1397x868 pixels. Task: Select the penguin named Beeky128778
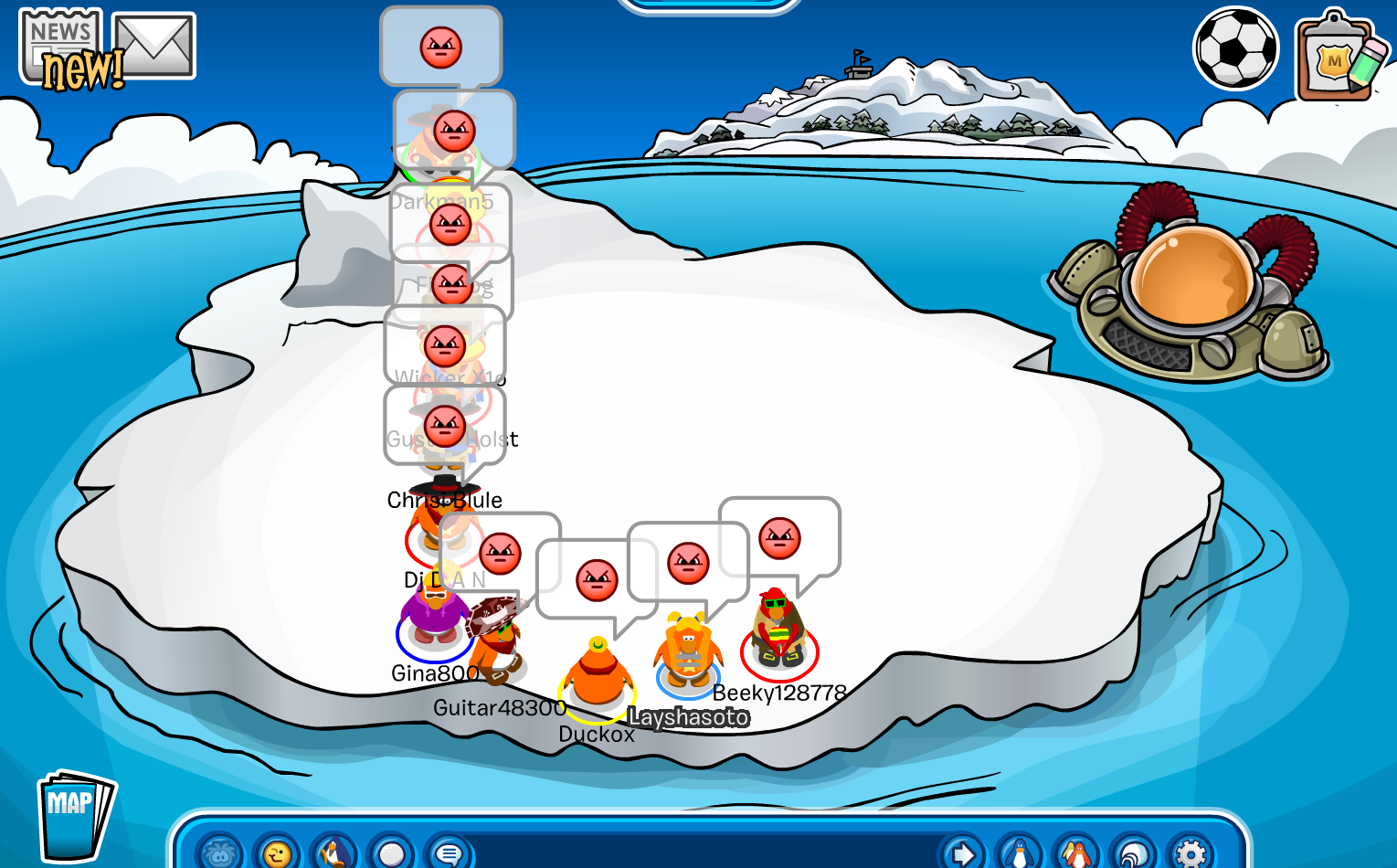[x=778, y=632]
